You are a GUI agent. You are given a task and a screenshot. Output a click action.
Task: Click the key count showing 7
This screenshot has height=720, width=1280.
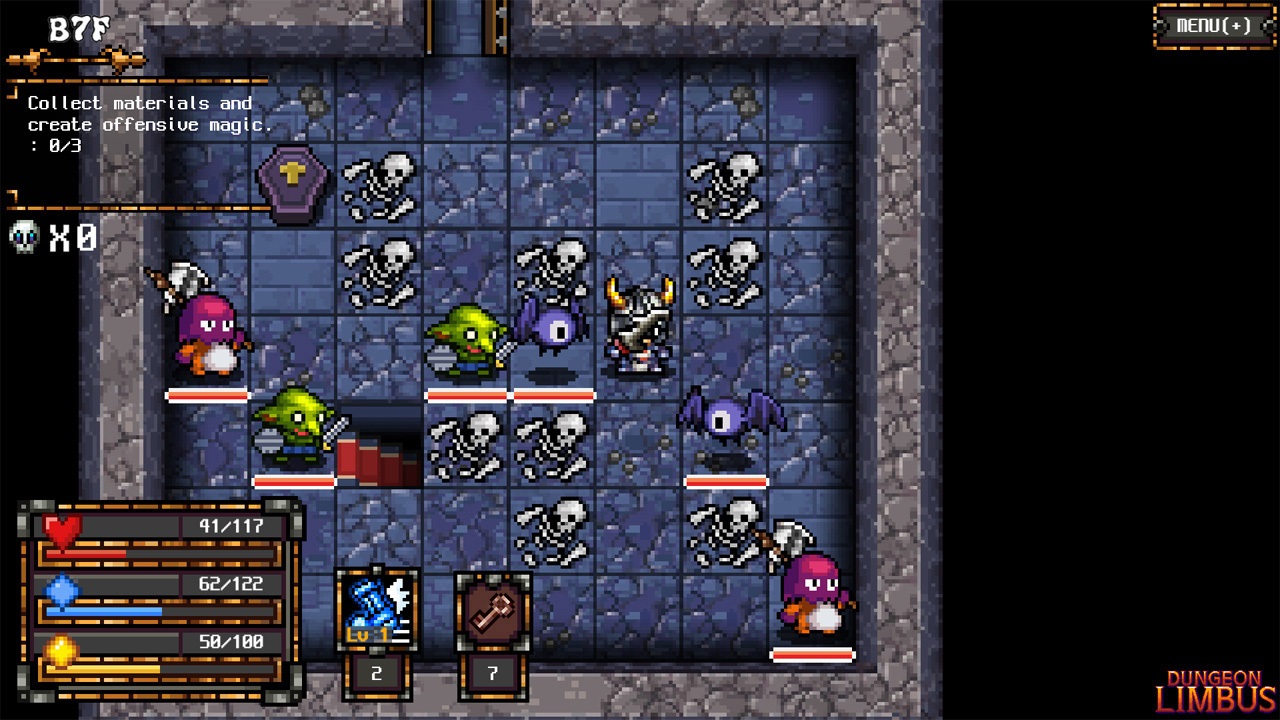pos(492,674)
